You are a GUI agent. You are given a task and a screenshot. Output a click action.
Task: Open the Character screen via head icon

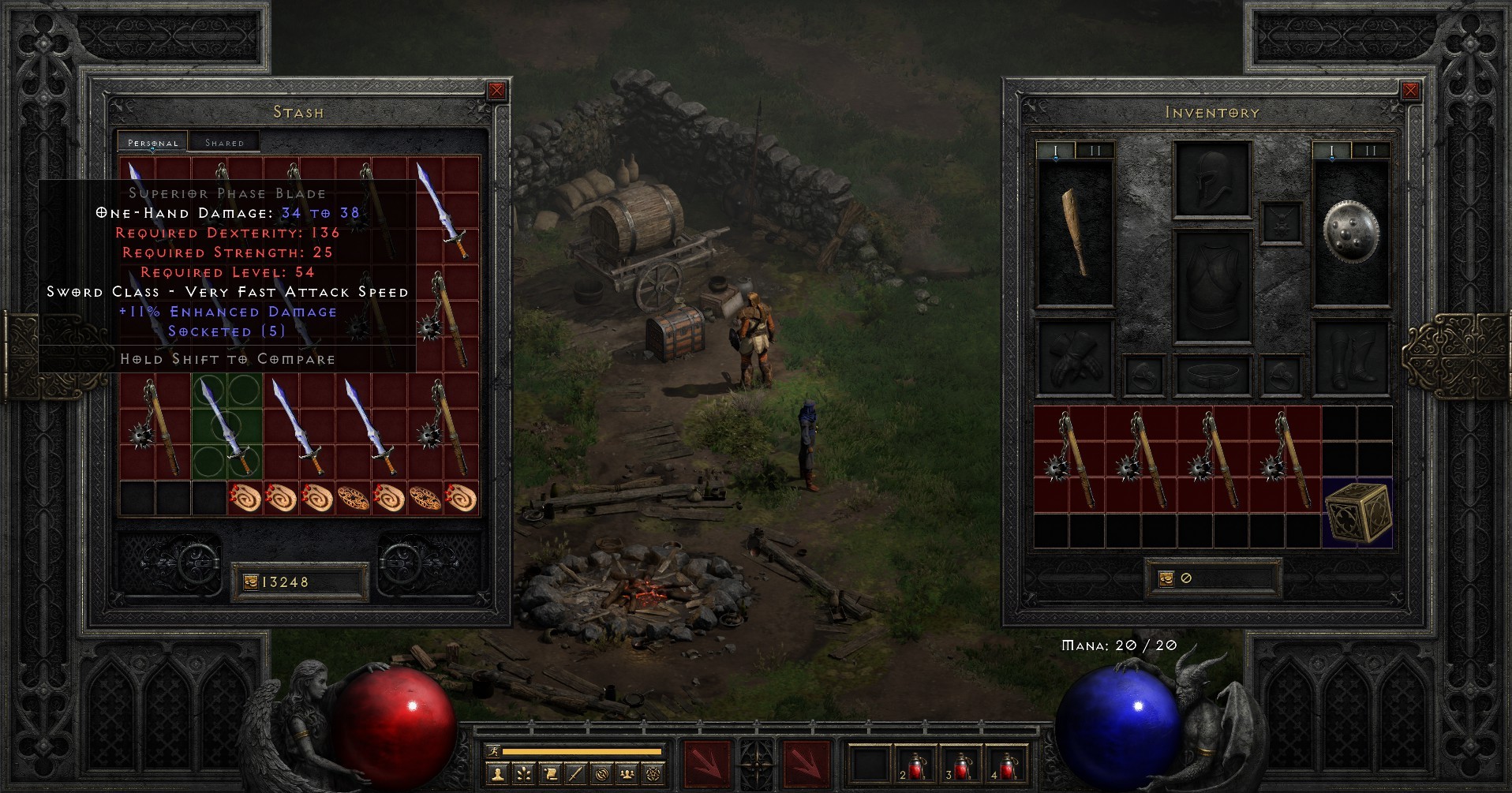point(498,774)
